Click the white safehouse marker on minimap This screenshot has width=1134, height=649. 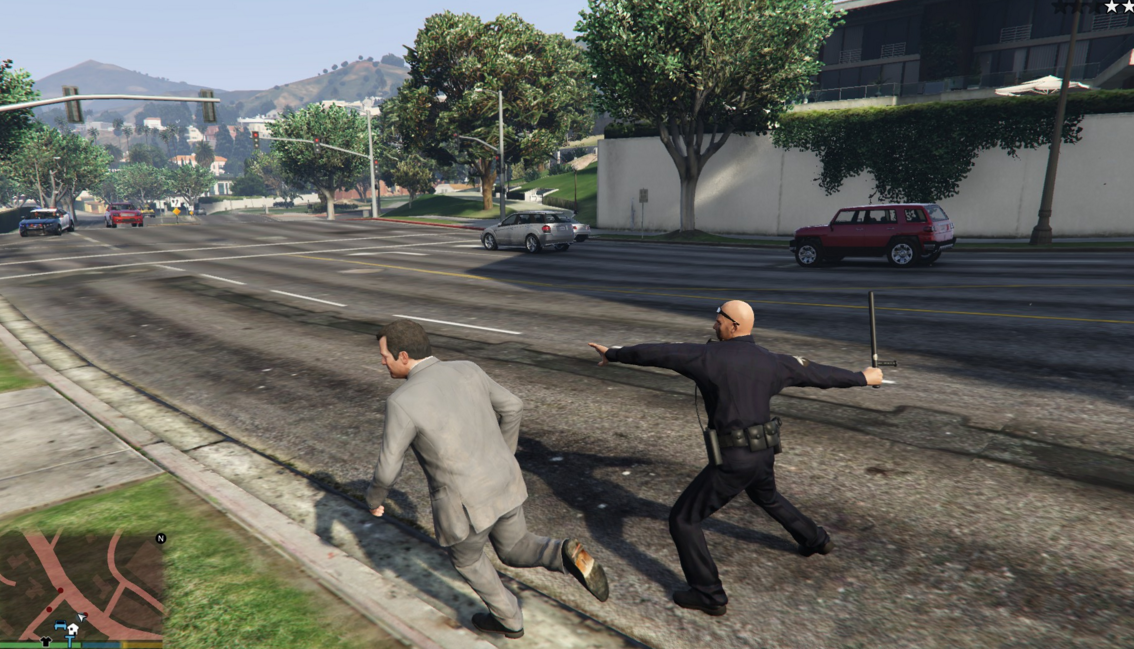[73, 629]
